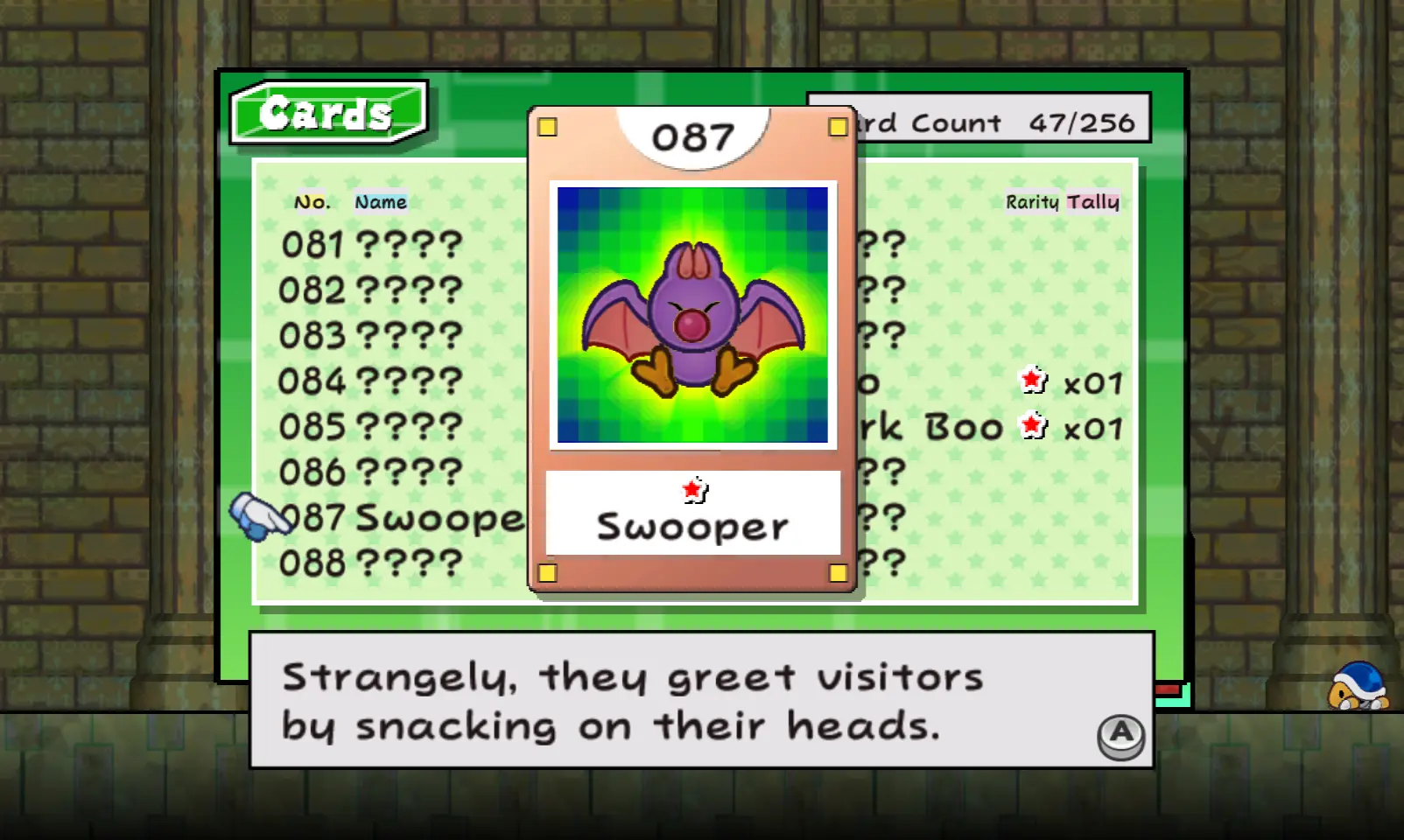The image size is (1404, 840).
Task: Sort the list by the Name column
Action: [x=381, y=202]
